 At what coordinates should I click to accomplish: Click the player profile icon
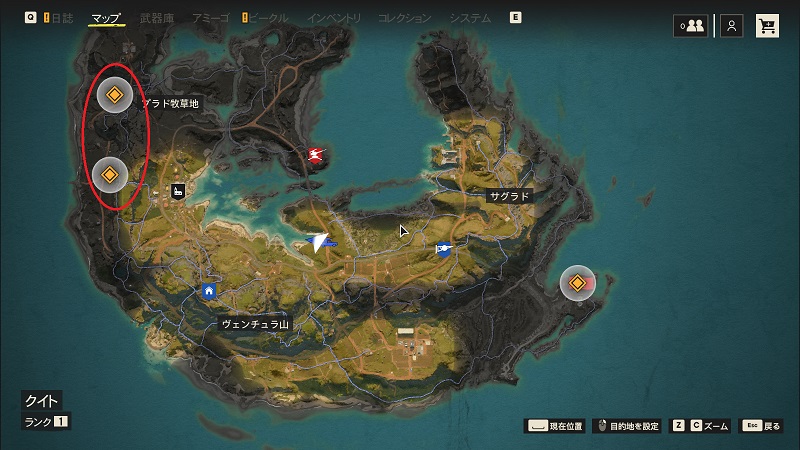tap(733, 27)
